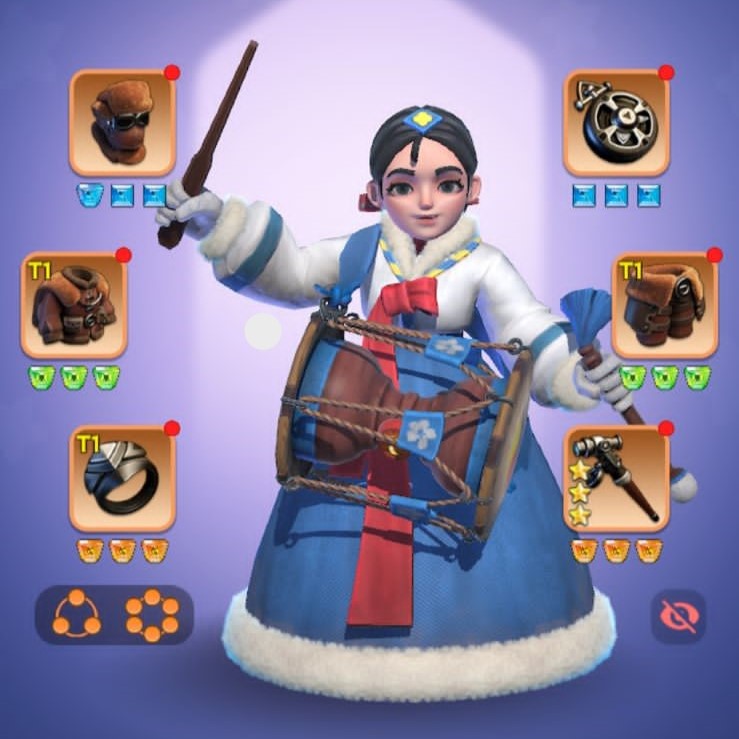Tap the three-node circle icon
739x739 pixels.
77,614
